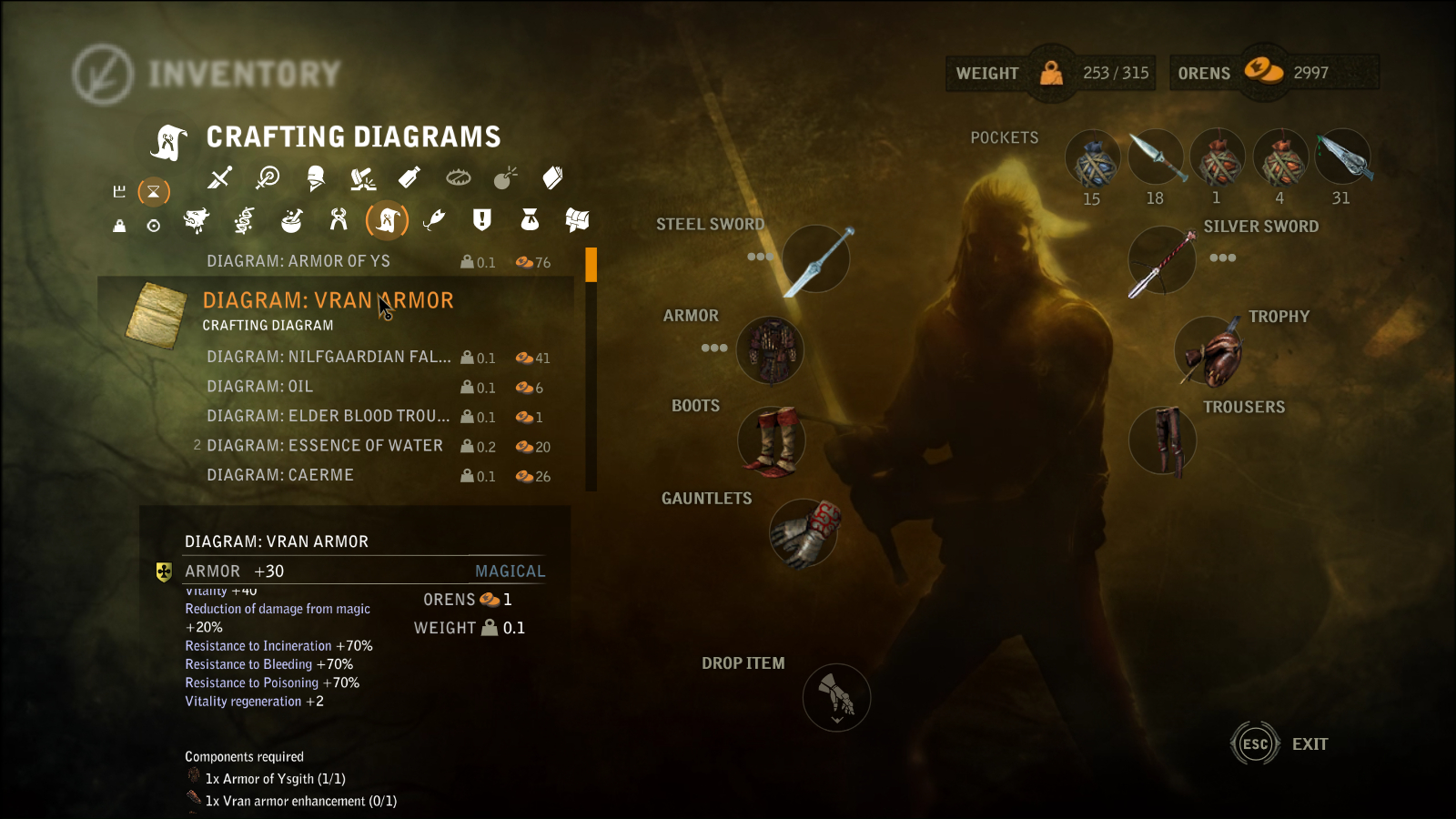
Task: Select the swords filter icon
Action: (218, 178)
